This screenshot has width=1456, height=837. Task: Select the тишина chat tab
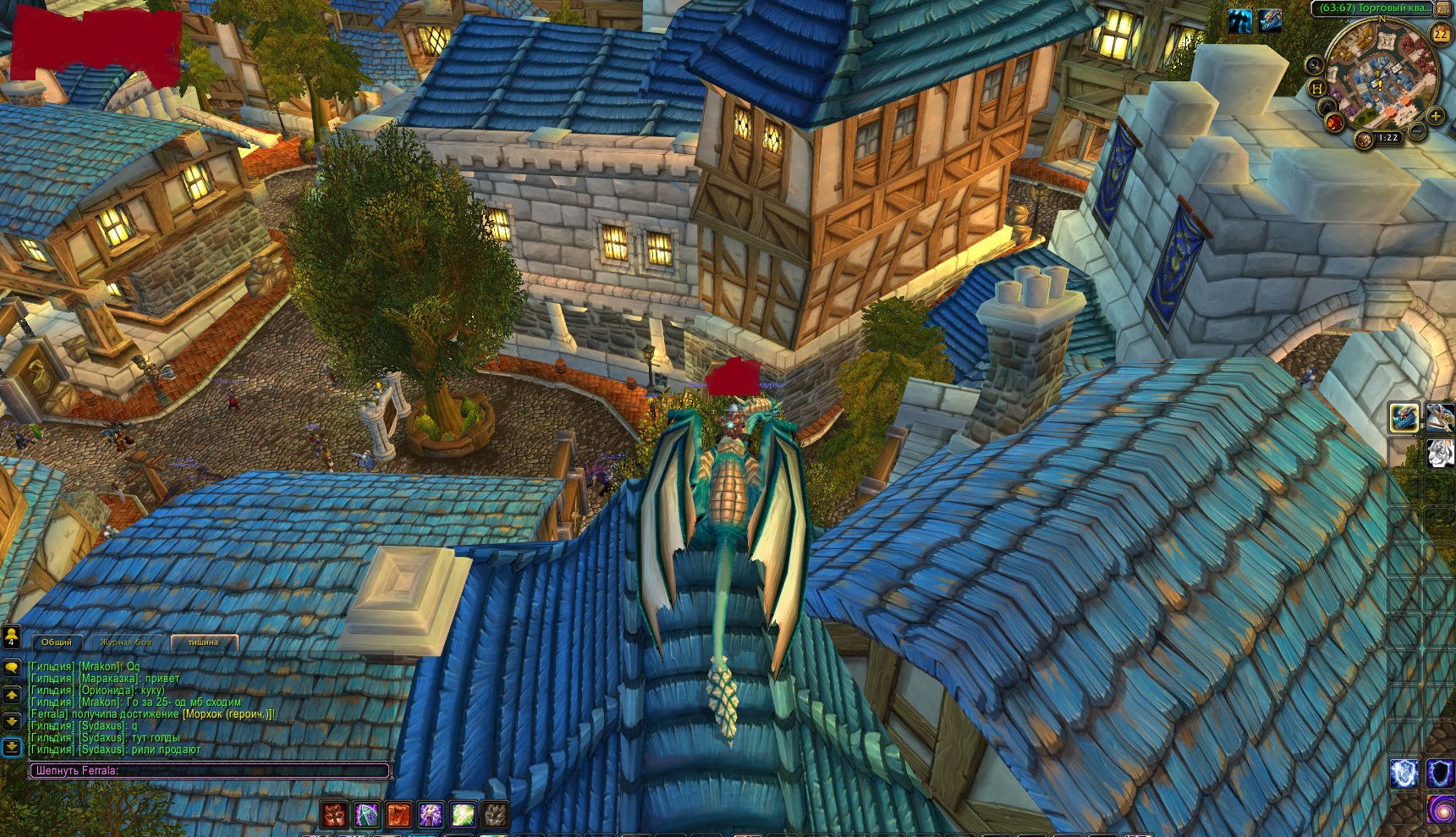coord(203,642)
